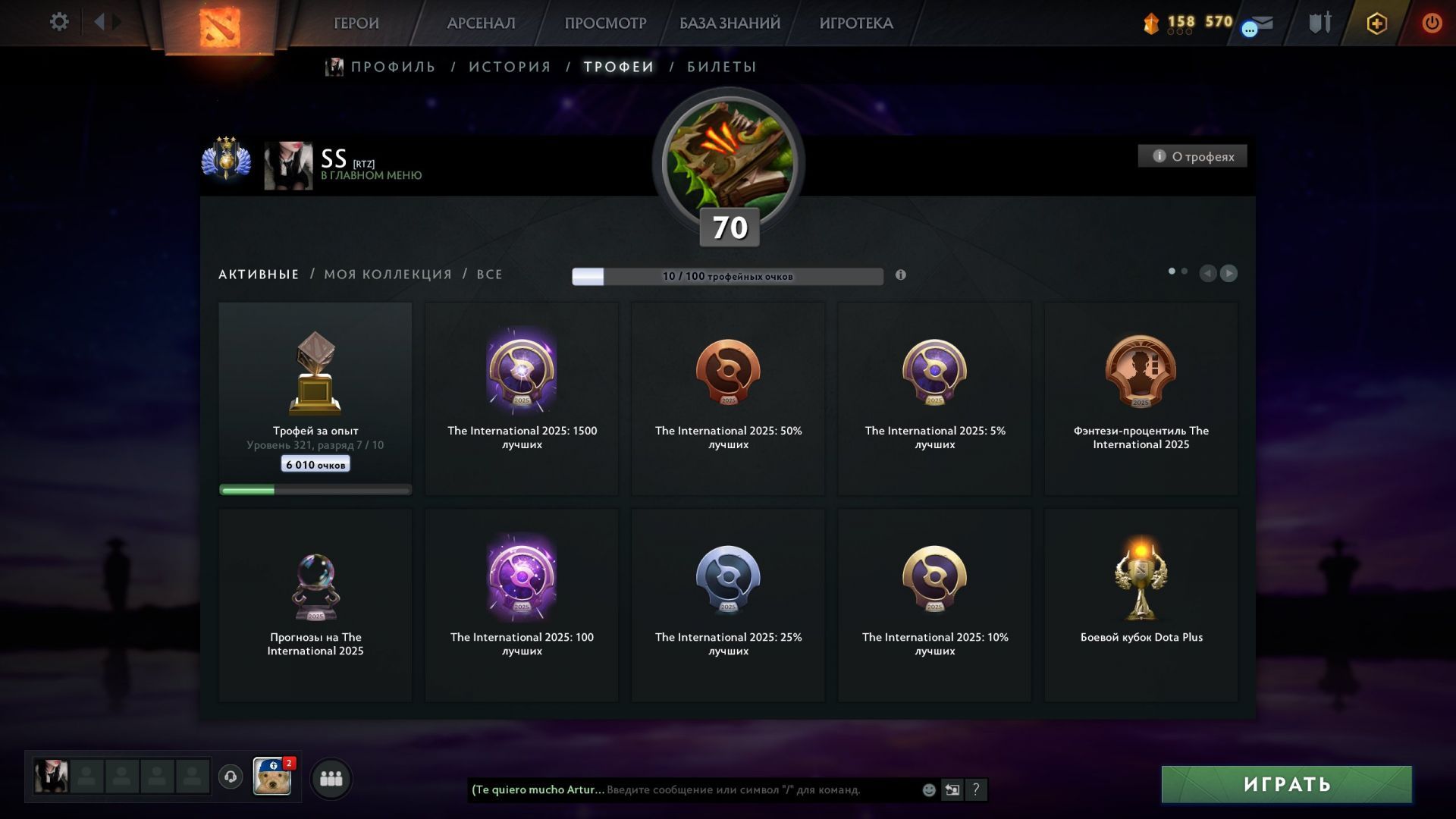Select the Трофей за опыт trophy

(315, 399)
